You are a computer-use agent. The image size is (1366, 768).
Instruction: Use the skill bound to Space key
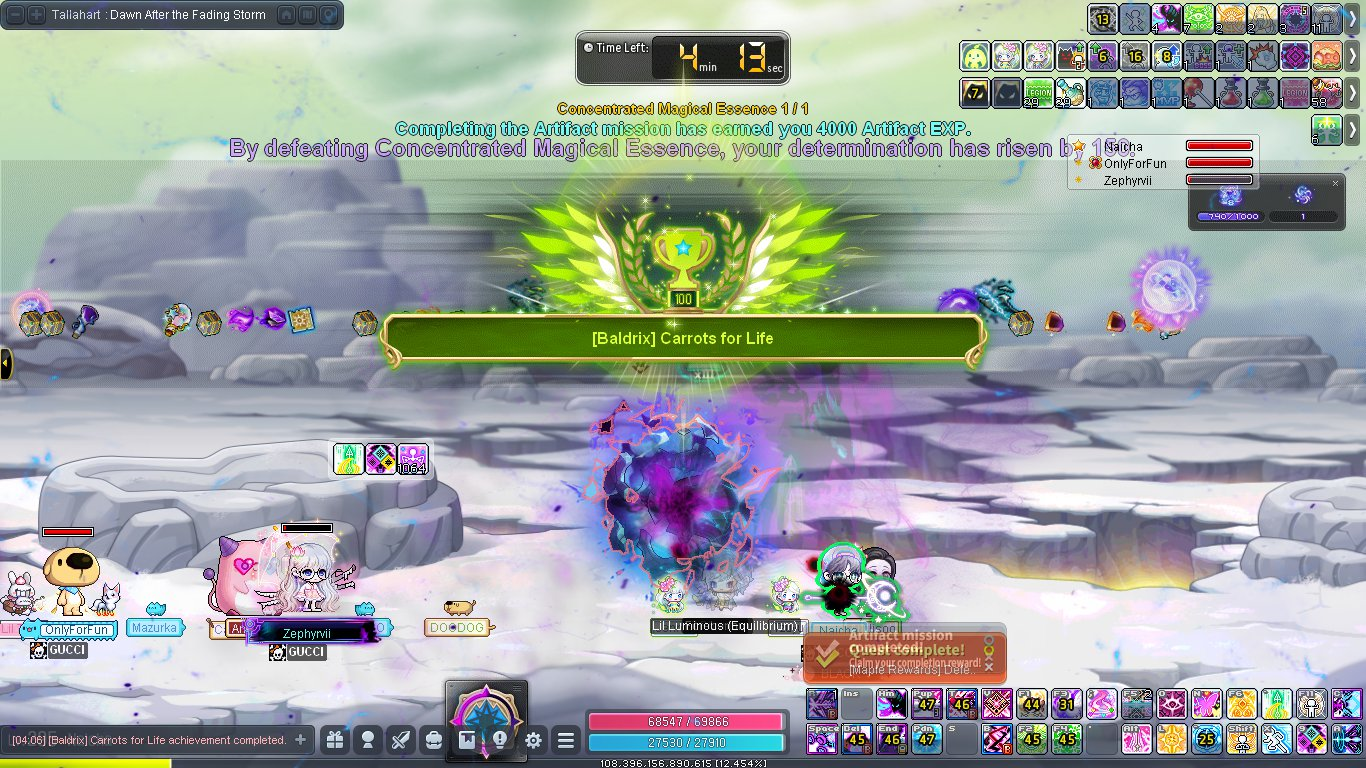tap(822, 739)
